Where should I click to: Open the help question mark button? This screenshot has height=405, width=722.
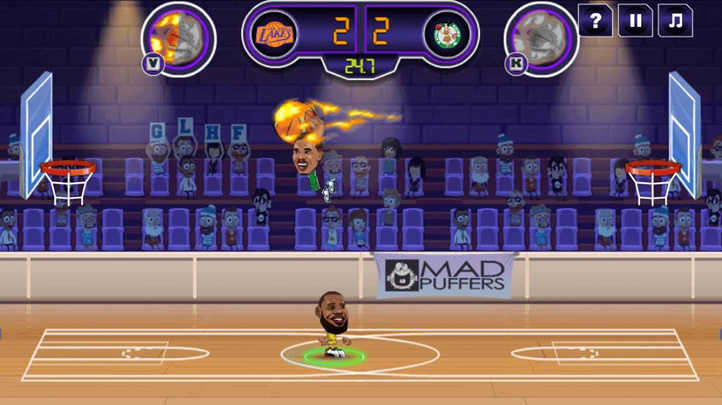595,20
